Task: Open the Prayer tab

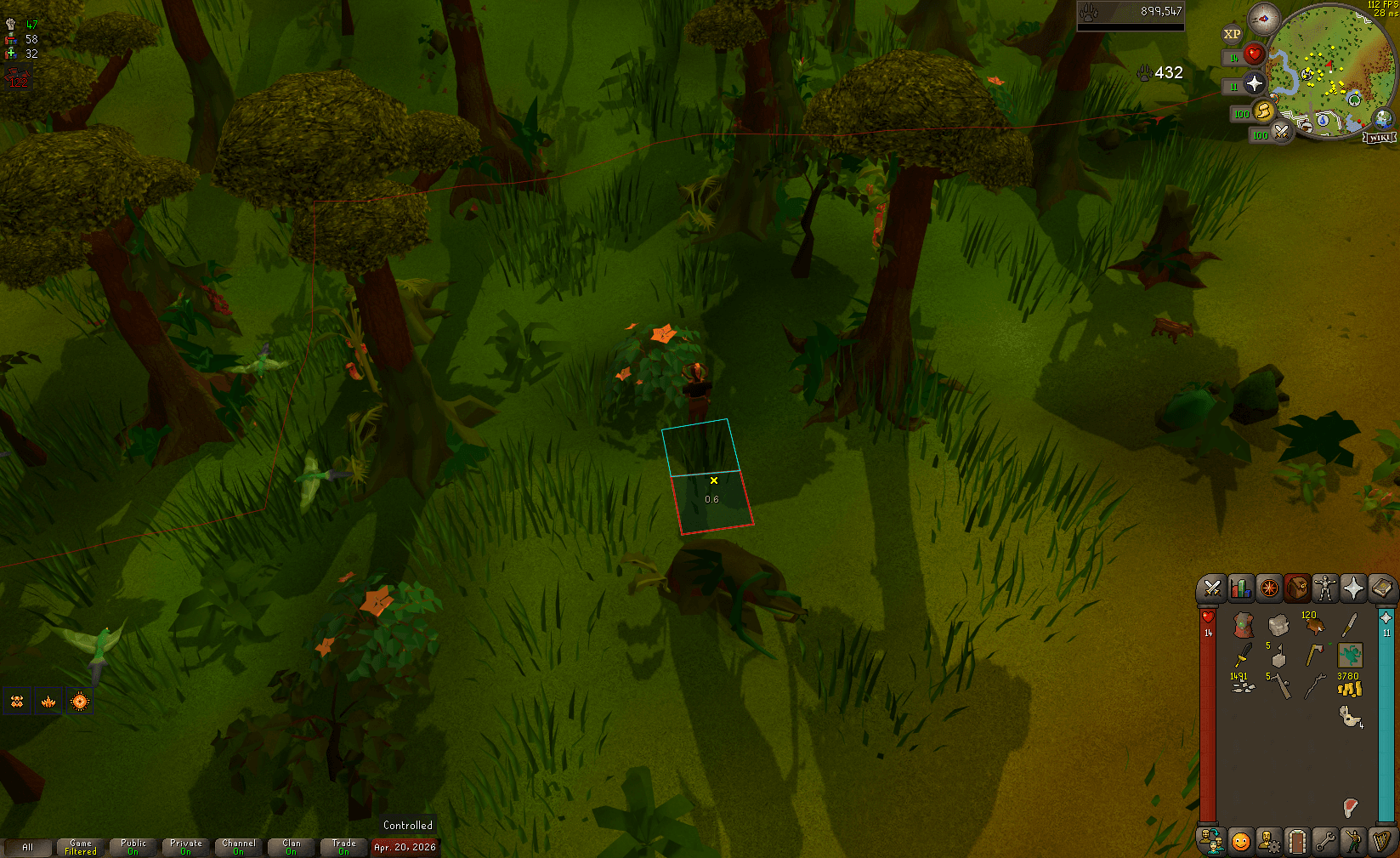Action: (x=1352, y=588)
